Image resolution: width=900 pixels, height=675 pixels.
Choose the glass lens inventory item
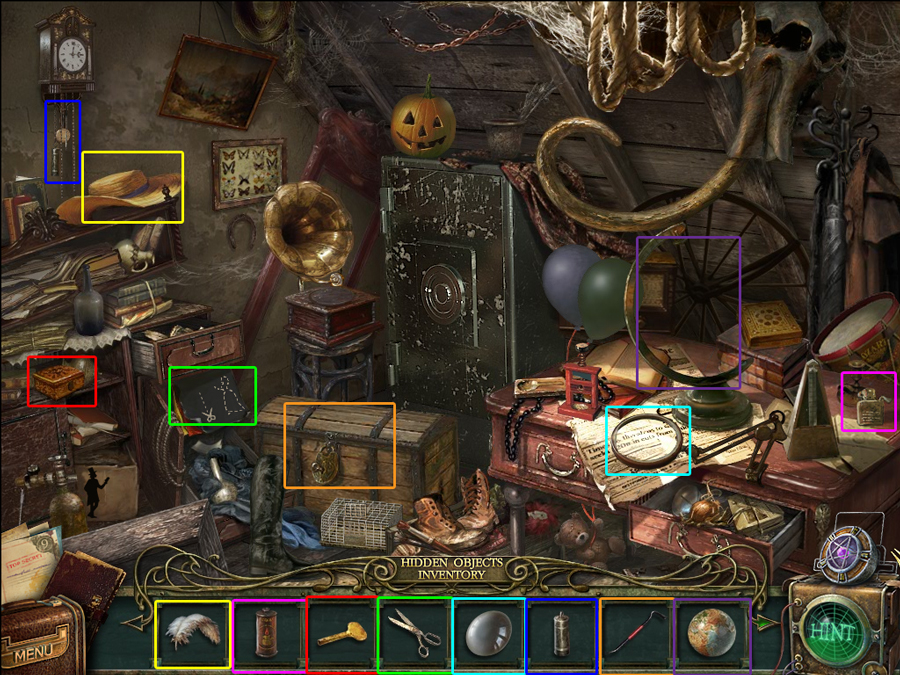coord(488,634)
